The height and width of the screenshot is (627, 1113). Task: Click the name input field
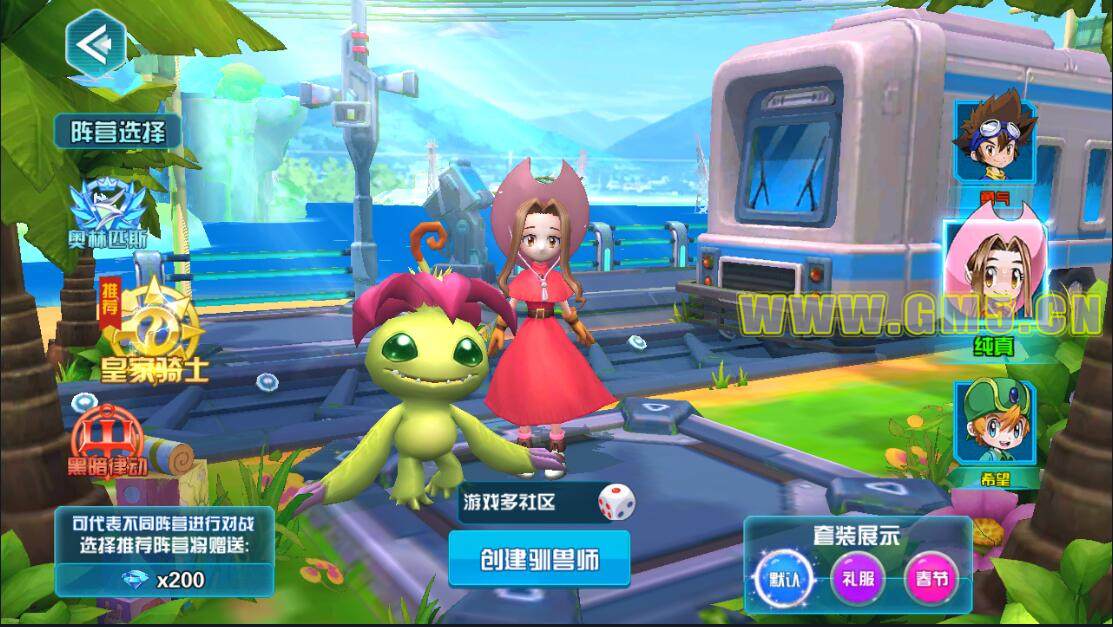pos(526,503)
